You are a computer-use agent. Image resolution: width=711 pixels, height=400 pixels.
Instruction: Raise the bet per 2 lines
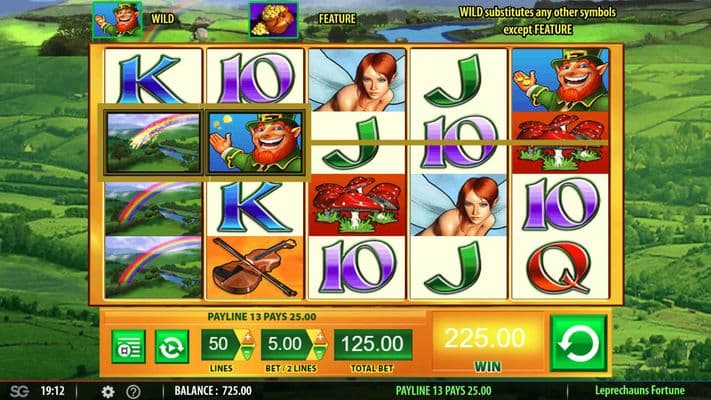322,335
